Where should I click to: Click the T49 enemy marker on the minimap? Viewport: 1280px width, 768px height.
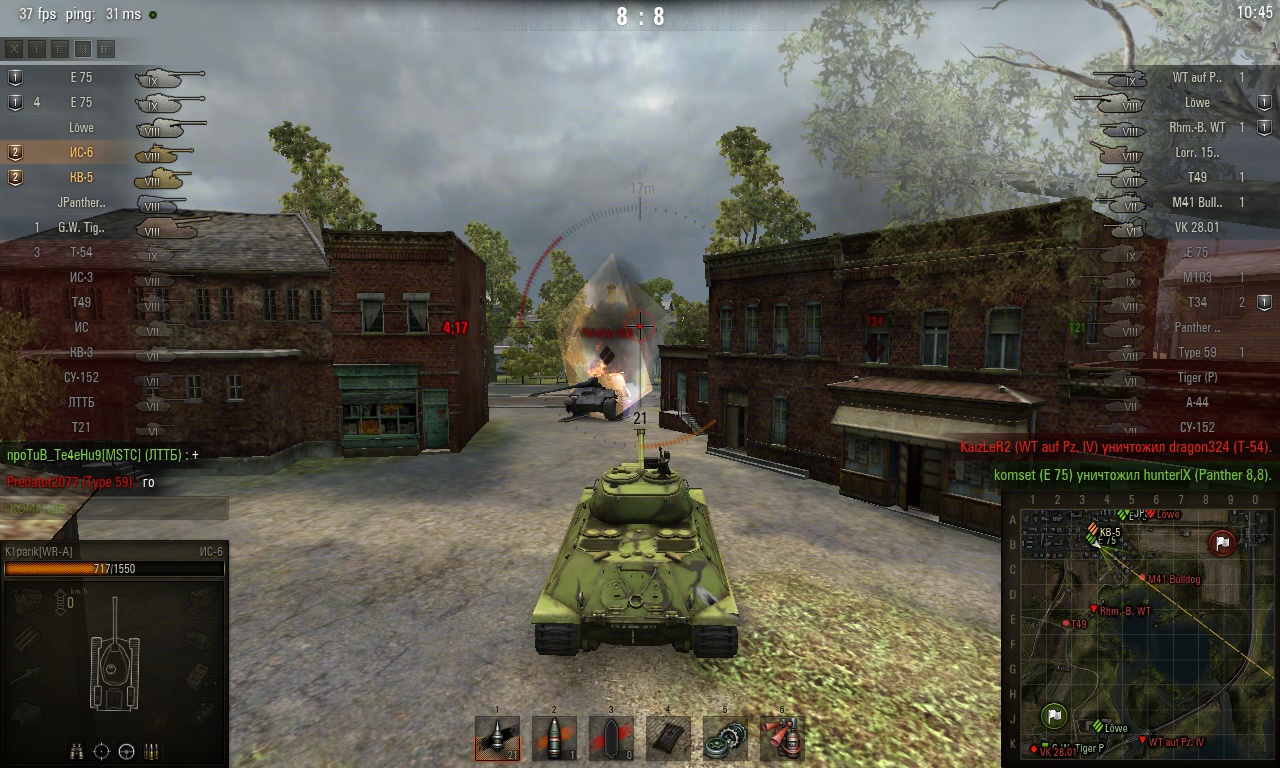pos(1067,624)
